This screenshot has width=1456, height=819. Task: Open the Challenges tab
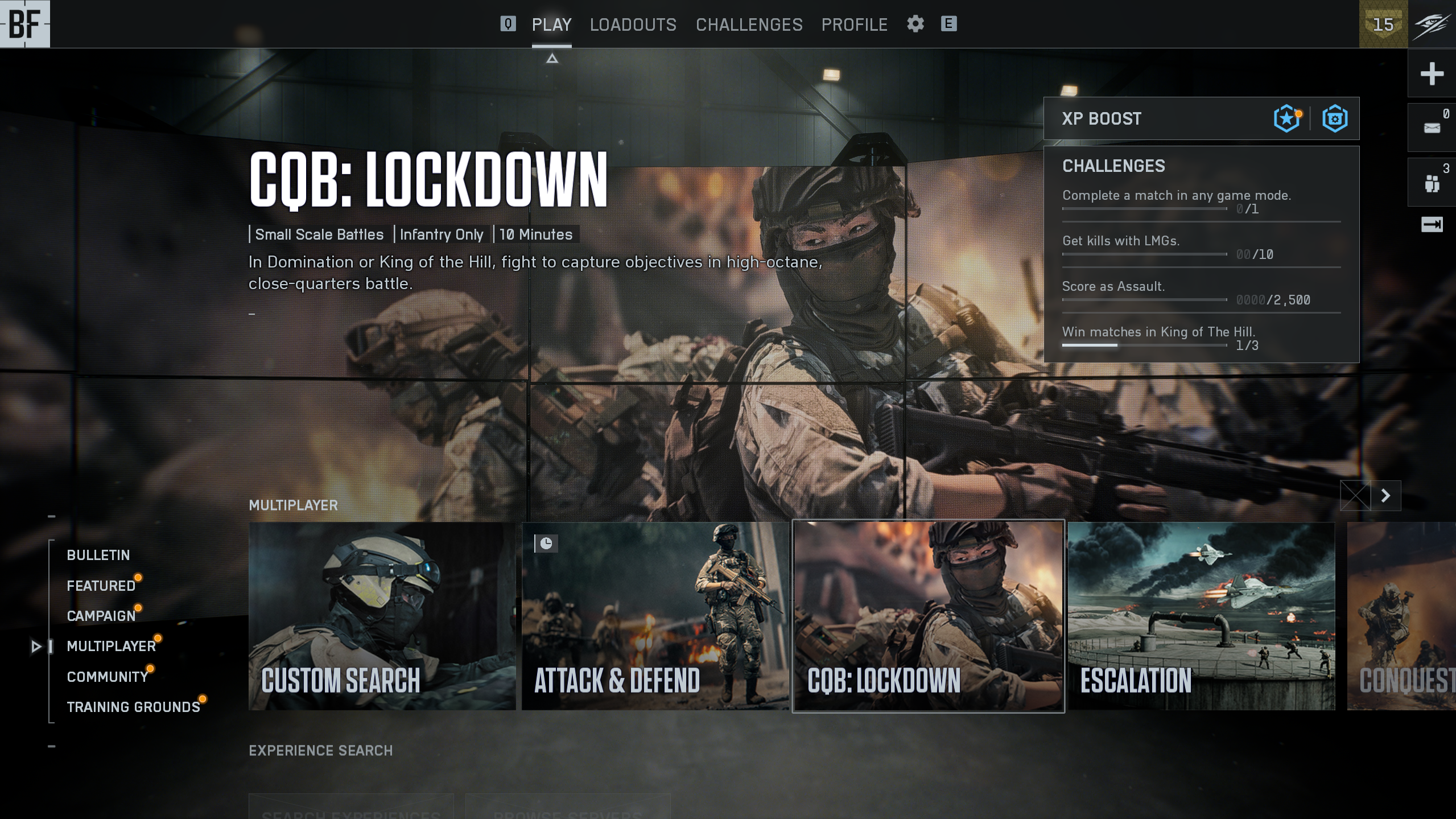pos(749,24)
